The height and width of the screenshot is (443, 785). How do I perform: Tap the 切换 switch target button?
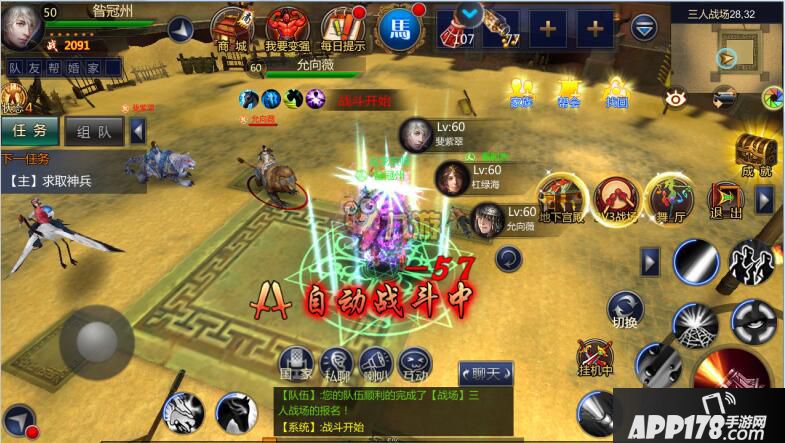625,309
